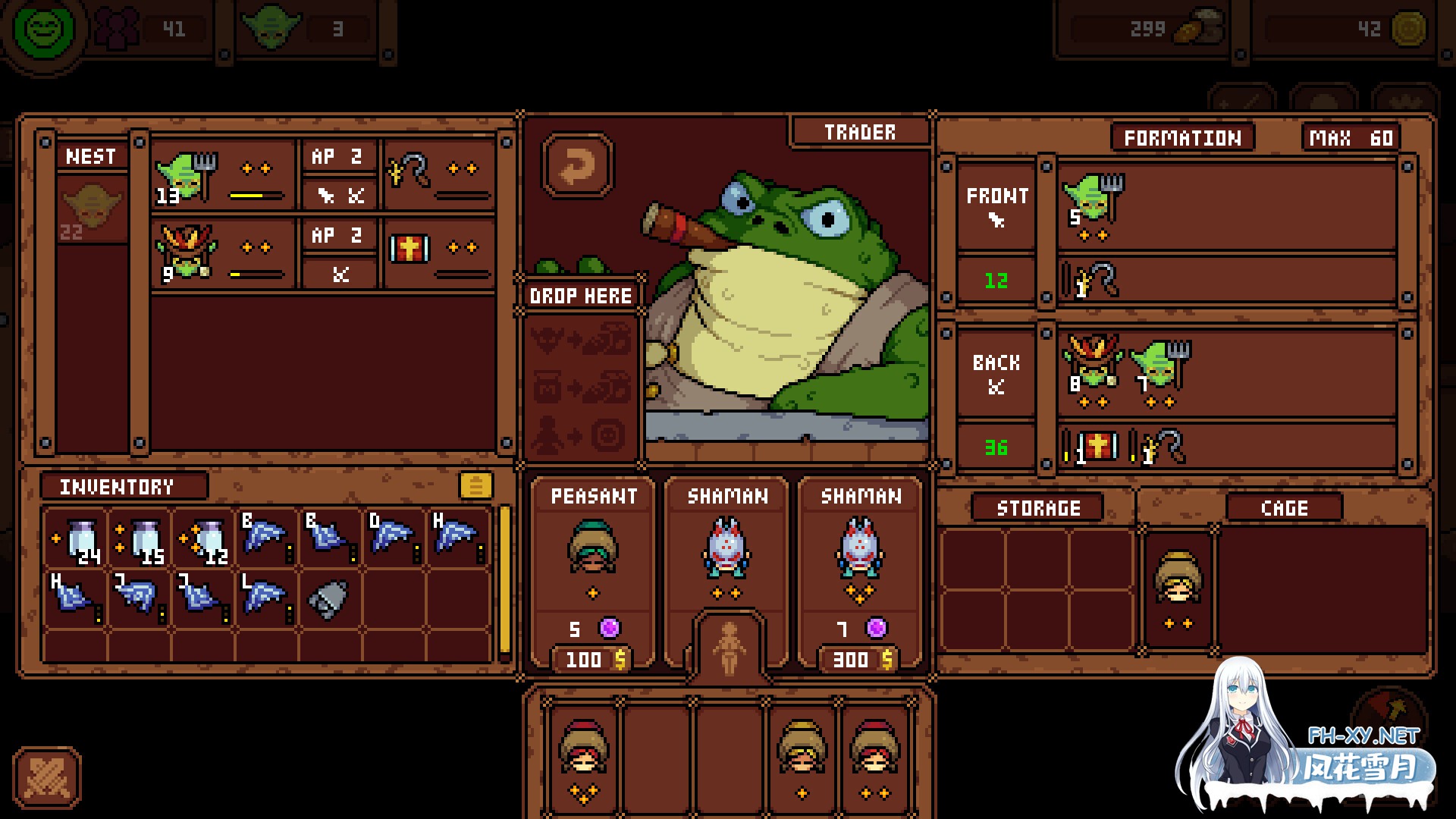Click the back row red spellbook item
Viewport: 1456px width, 819px height.
(1094, 446)
